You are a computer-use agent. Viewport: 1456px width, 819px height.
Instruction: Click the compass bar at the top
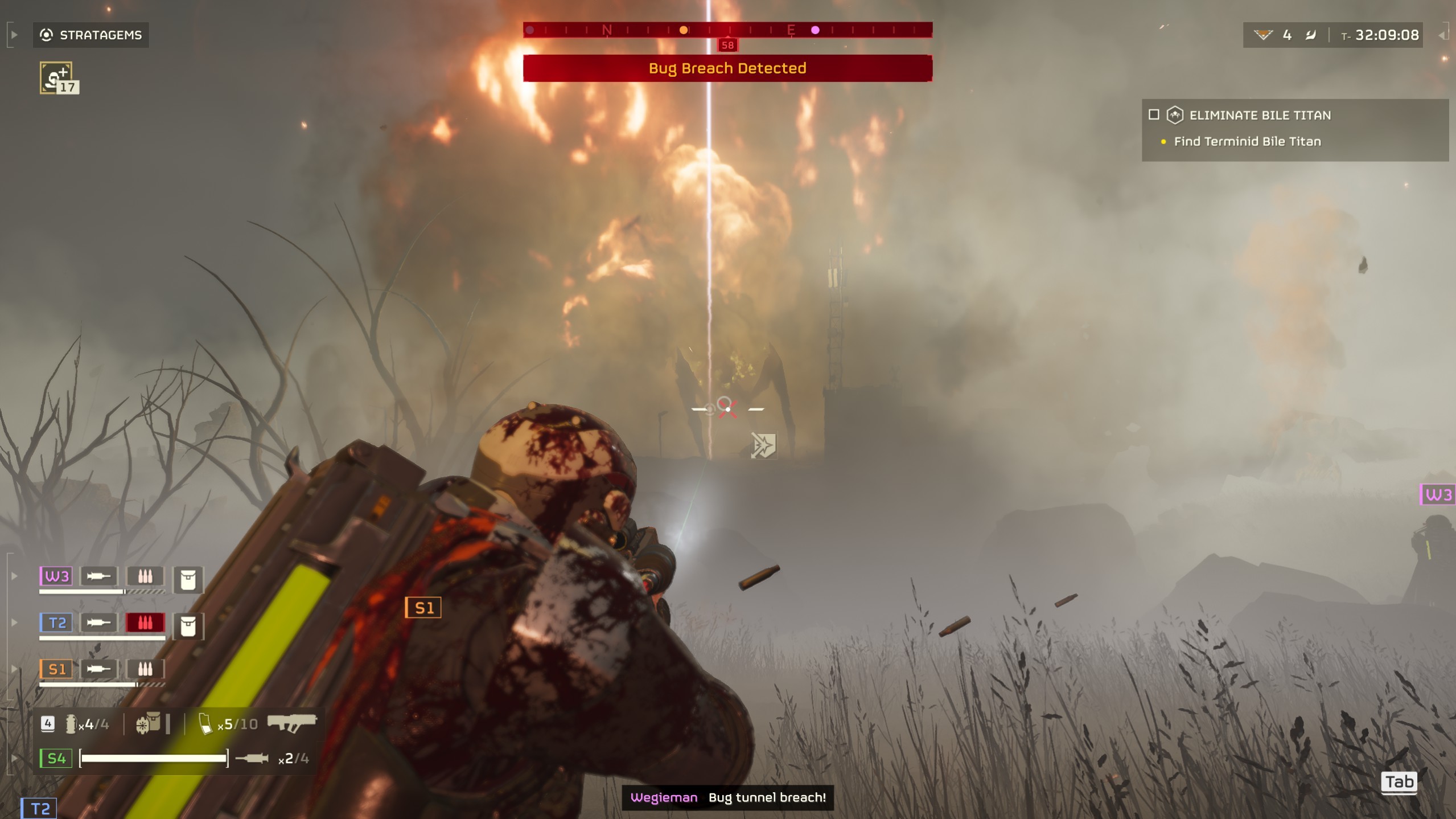point(727,30)
